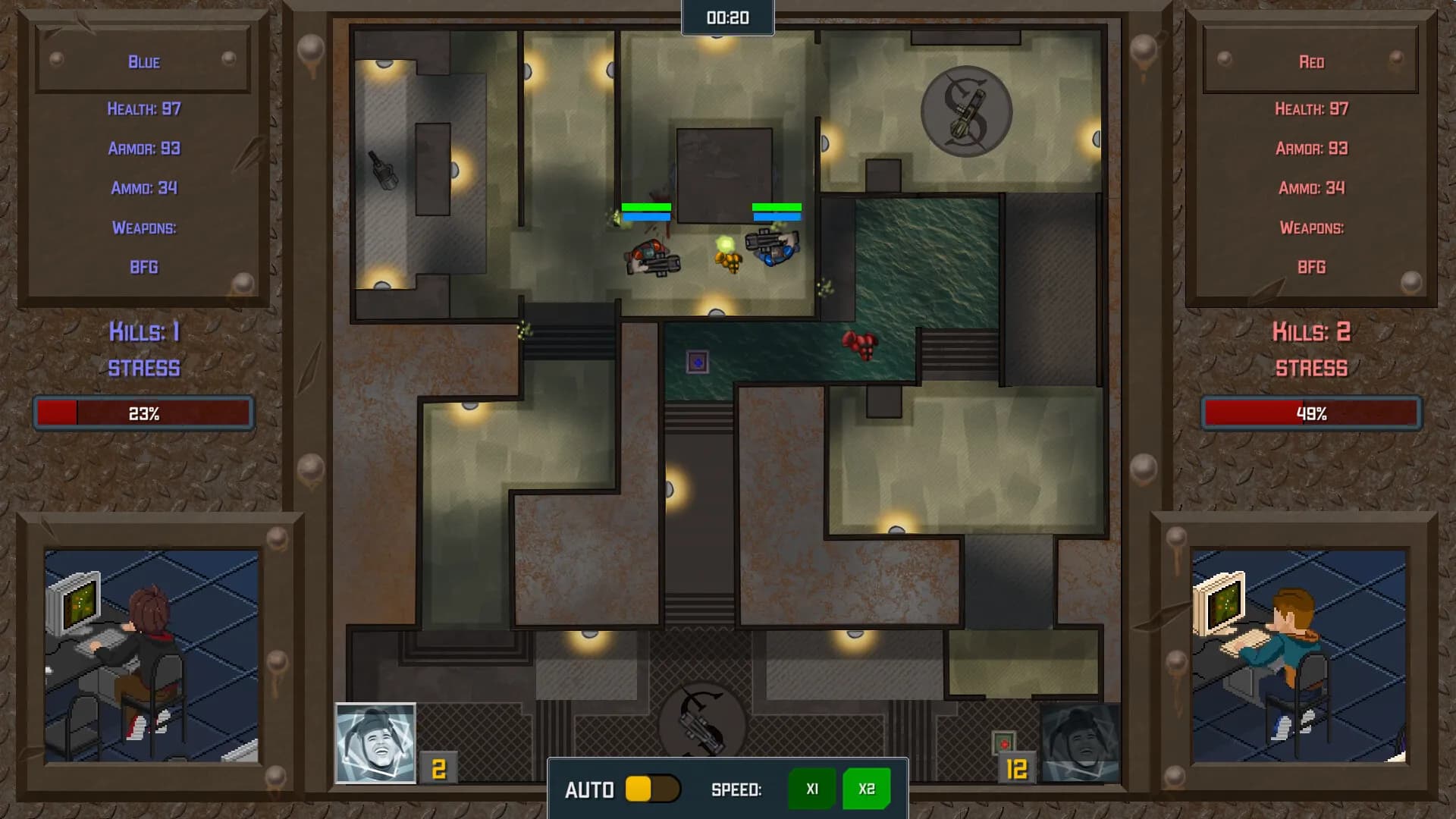1456x819 pixels.
Task: Activate Blue's laughing jester ability
Action: click(375, 743)
